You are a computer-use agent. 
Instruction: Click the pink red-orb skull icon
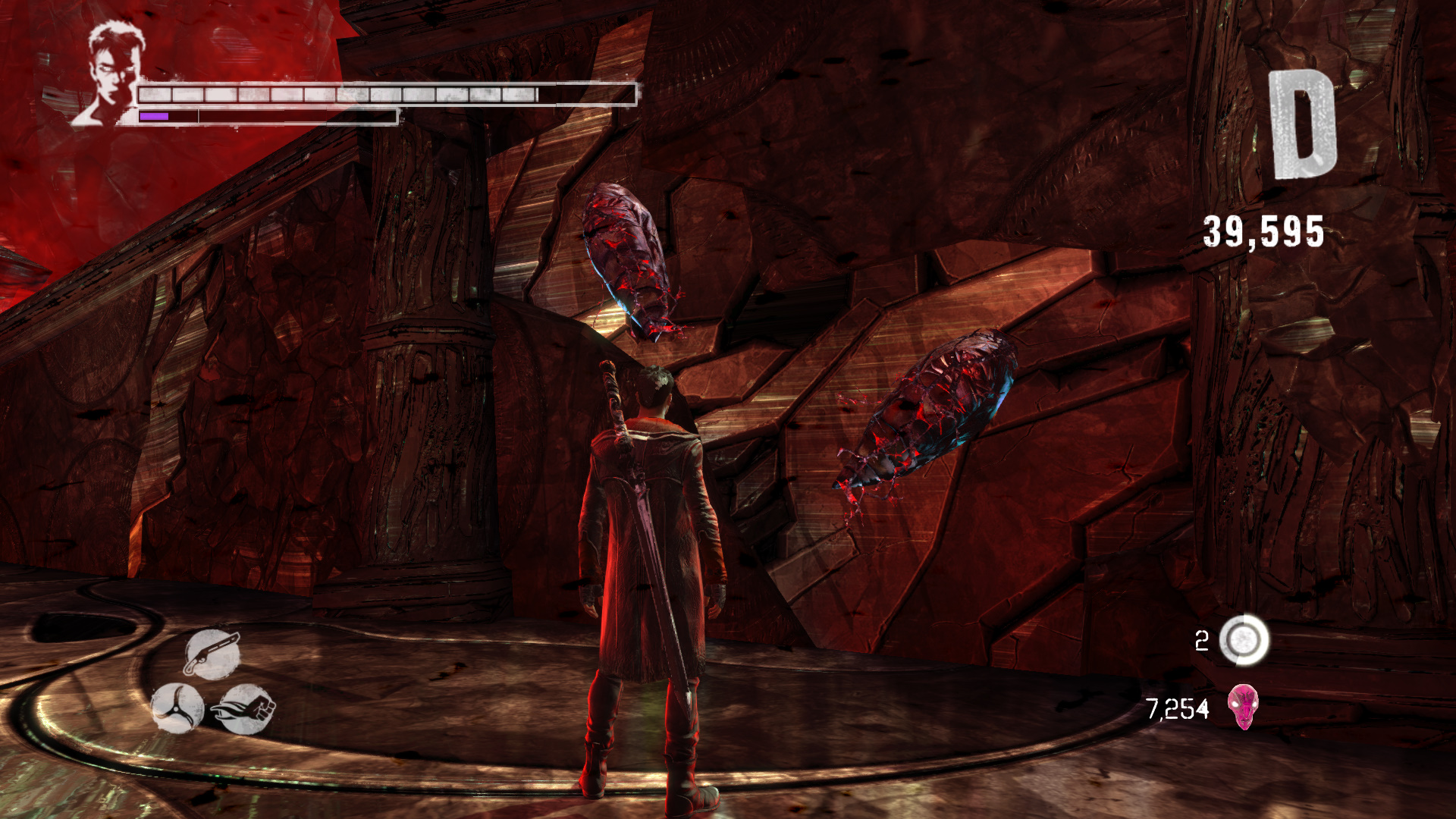pyautogui.click(x=1243, y=707)
